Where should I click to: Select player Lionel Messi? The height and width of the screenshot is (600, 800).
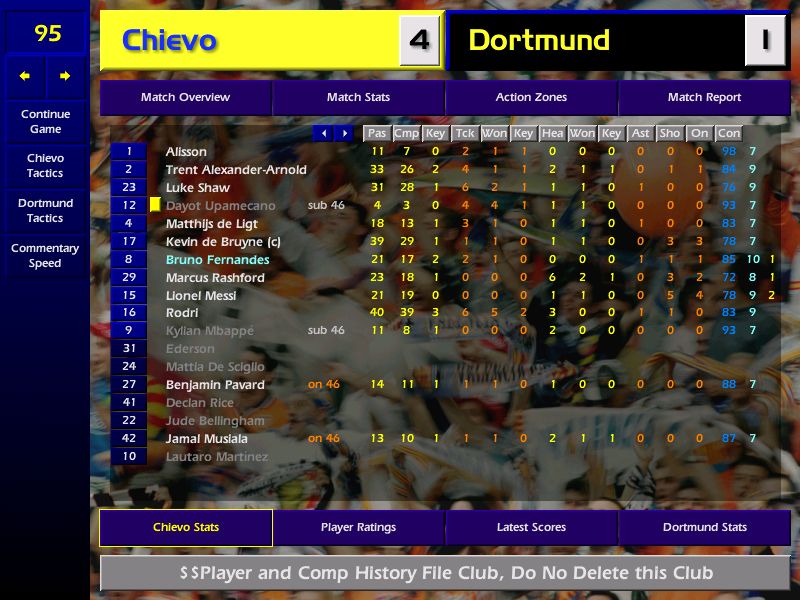pyautogui.click(x=201, y=296)
